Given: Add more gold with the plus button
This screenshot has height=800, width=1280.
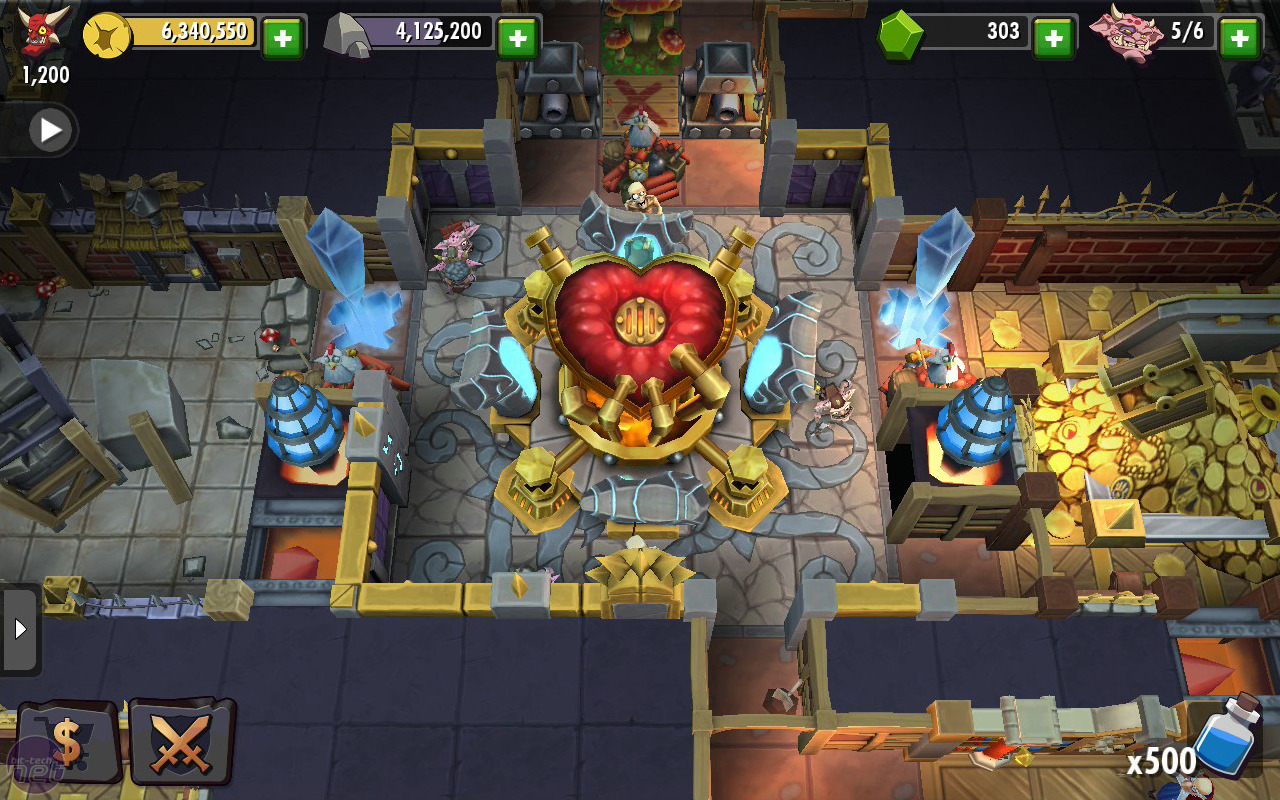Looking at the screenshot, I should (283, 38).
